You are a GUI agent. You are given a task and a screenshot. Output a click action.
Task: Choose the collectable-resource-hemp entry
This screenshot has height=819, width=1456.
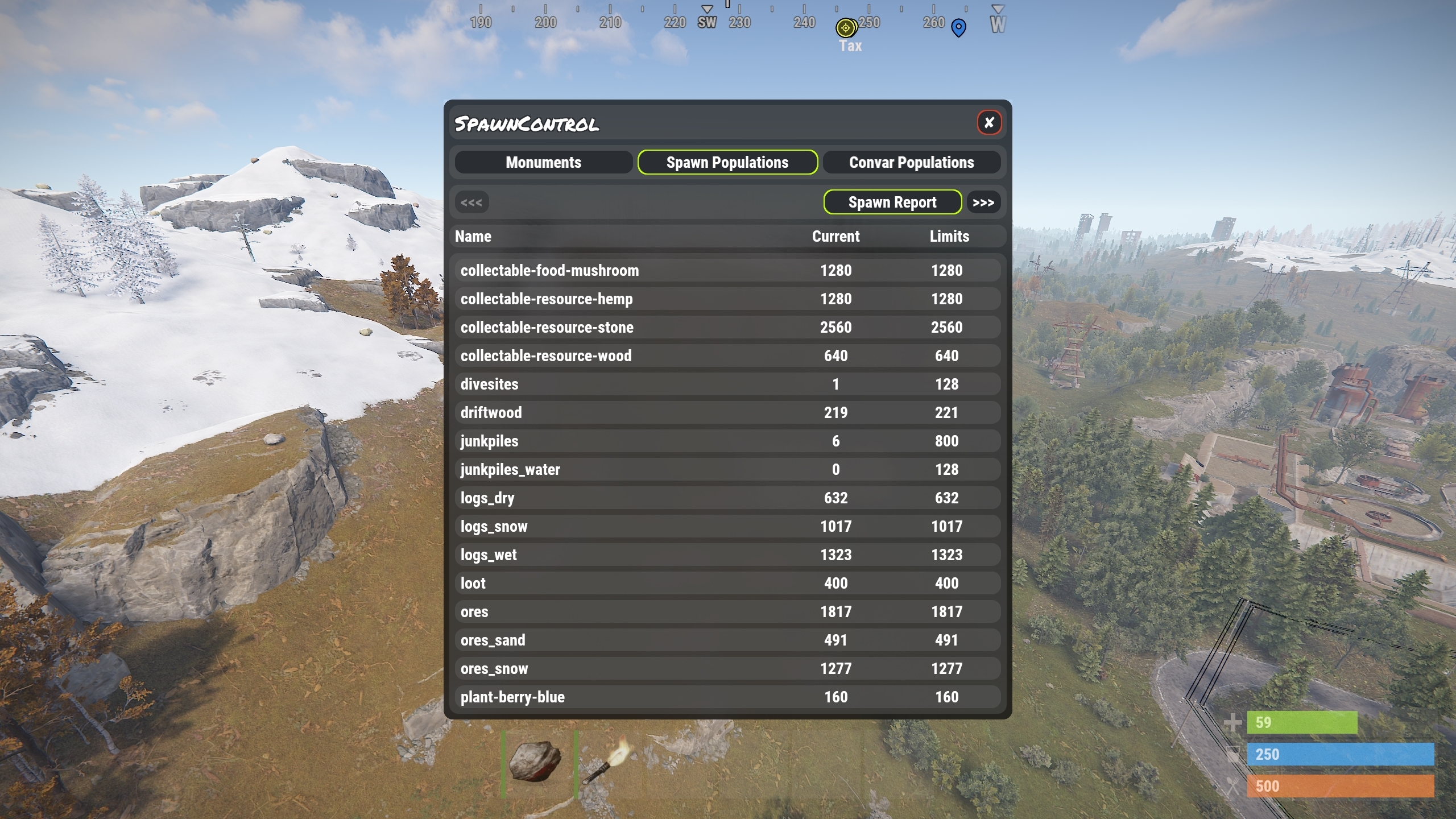727,299
